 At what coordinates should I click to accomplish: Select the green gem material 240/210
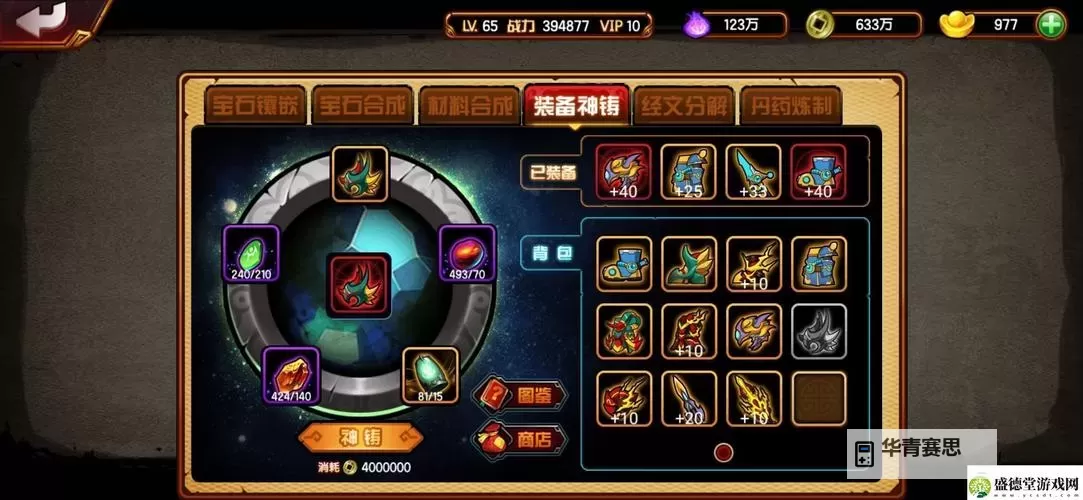click(x=251, y=253)
